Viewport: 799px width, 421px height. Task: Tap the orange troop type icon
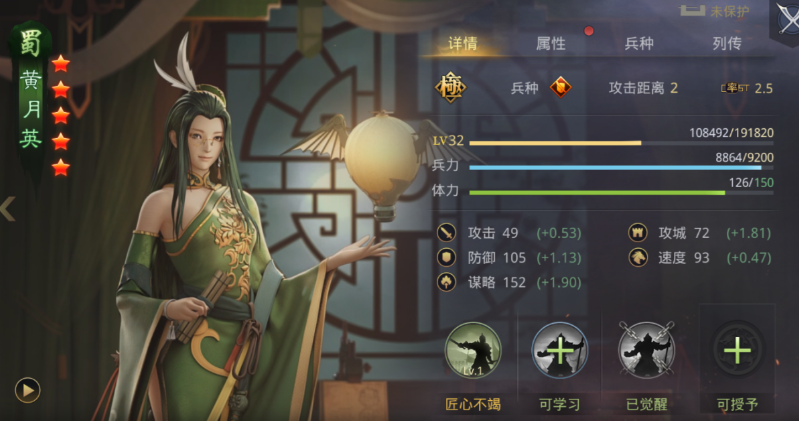point(563,88)
